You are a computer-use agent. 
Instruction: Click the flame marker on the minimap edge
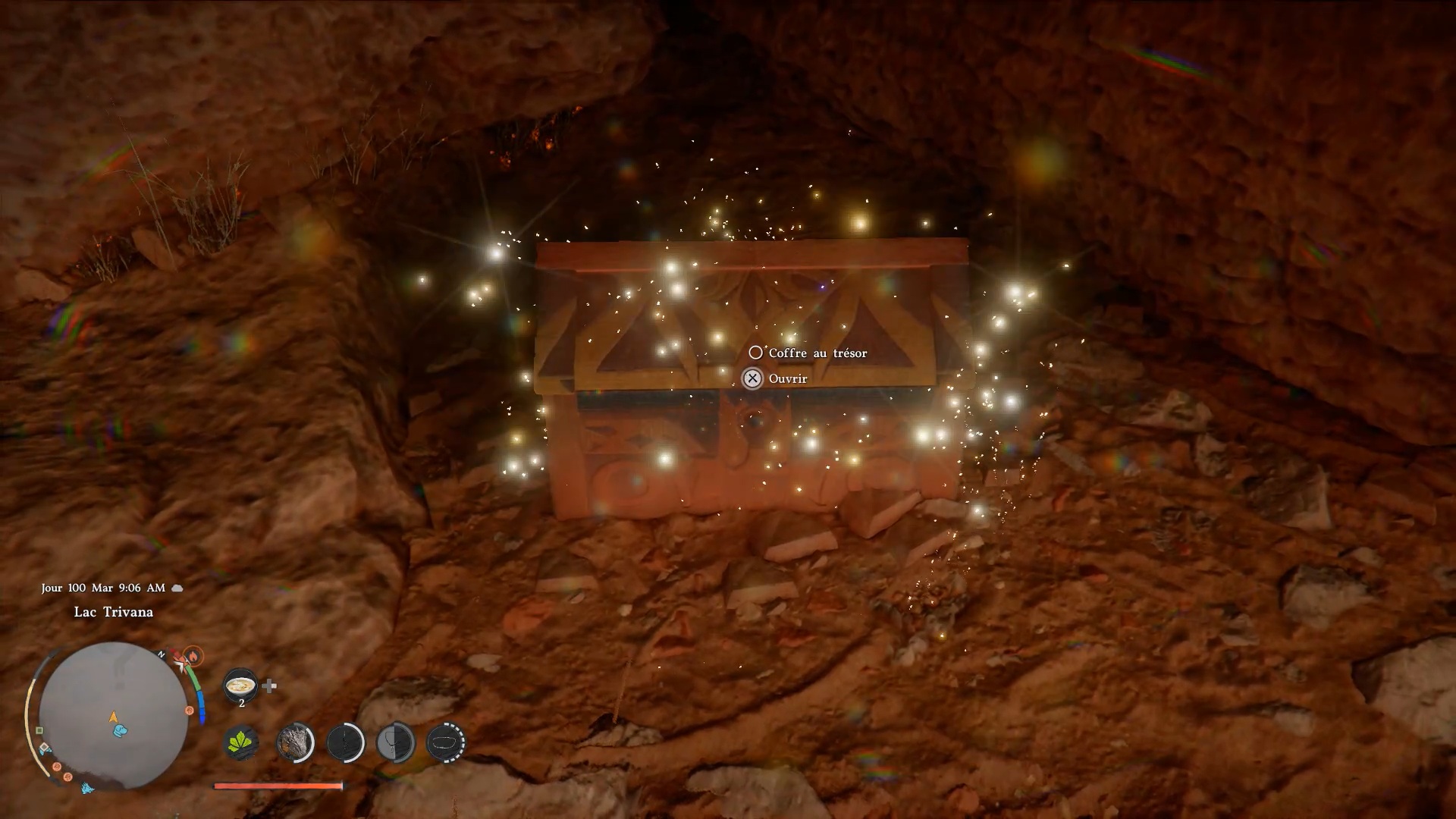193,655
